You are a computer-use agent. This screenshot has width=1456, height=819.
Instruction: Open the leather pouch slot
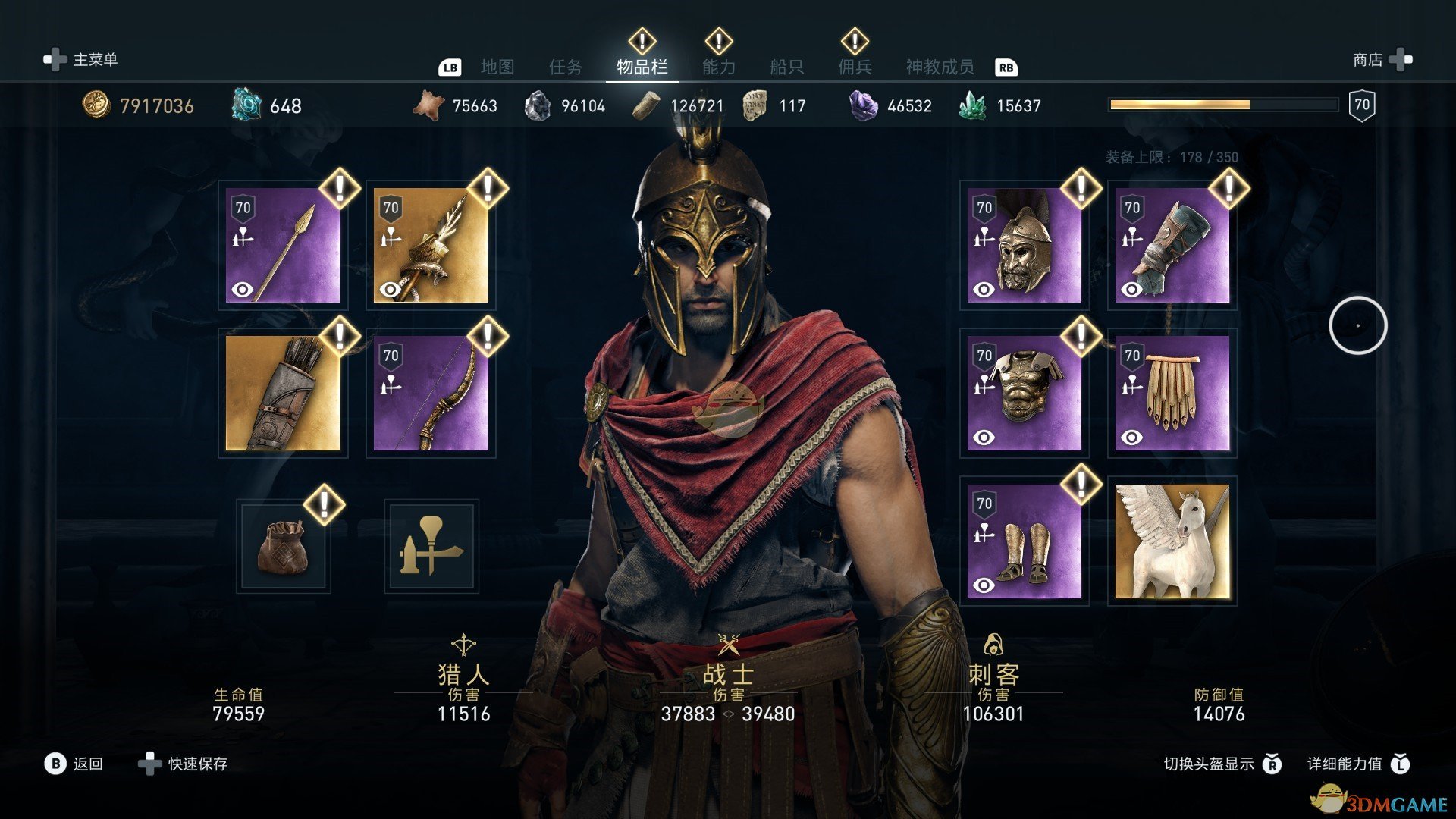(283, 546)
